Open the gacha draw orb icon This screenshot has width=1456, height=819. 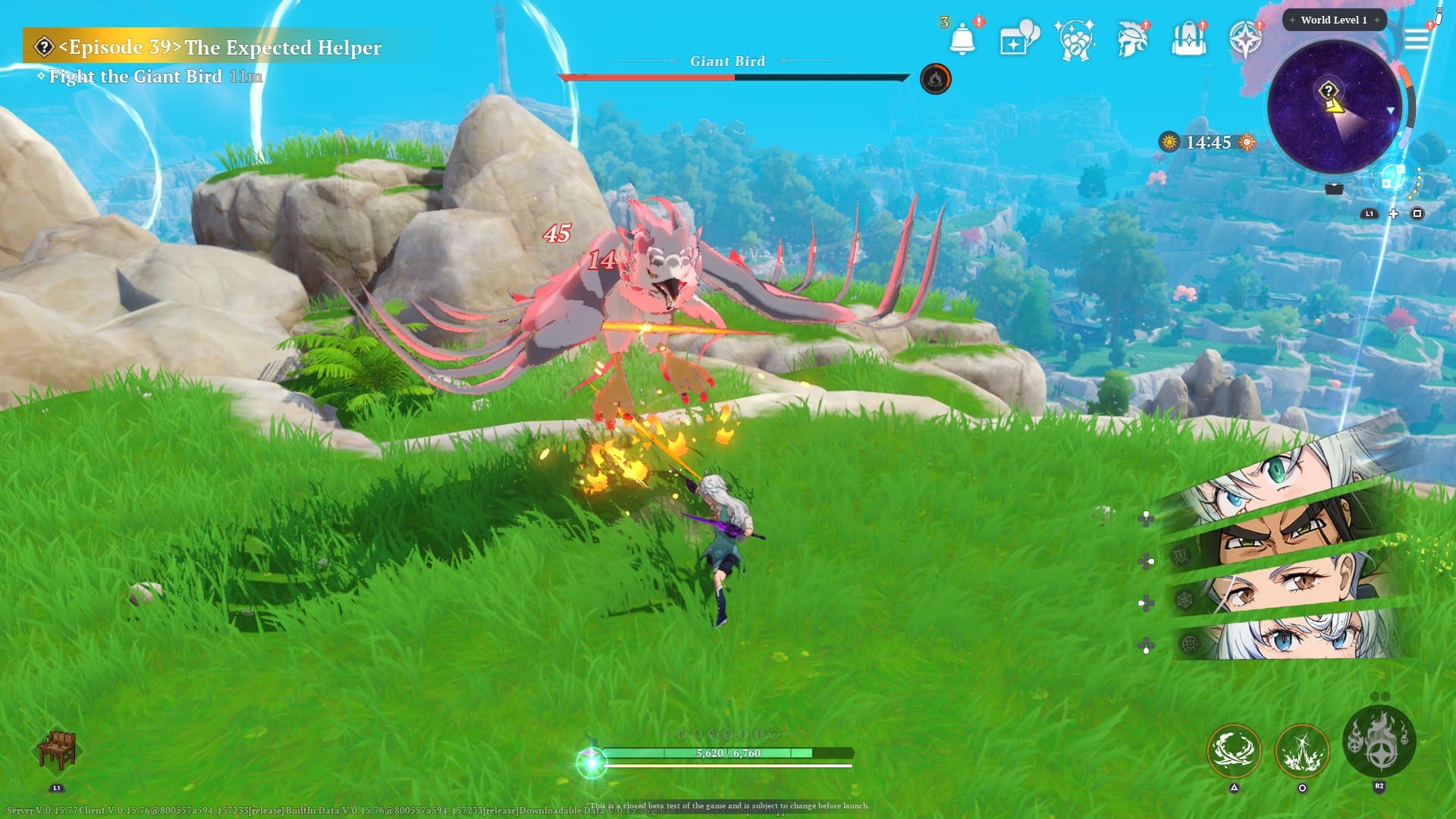(1075, 39)
